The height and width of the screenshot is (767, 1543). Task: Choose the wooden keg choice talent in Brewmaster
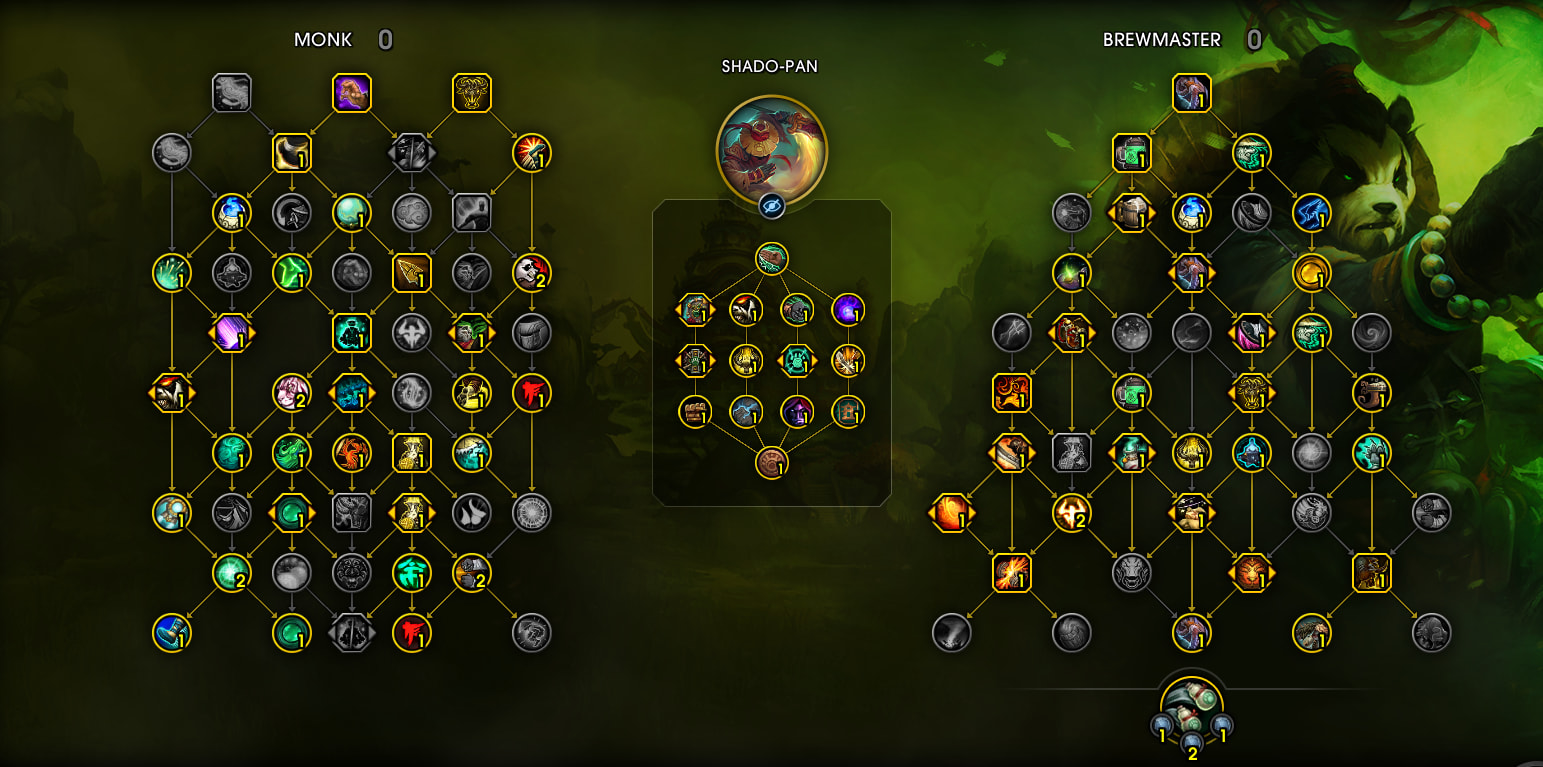[x=1131, y=212]
